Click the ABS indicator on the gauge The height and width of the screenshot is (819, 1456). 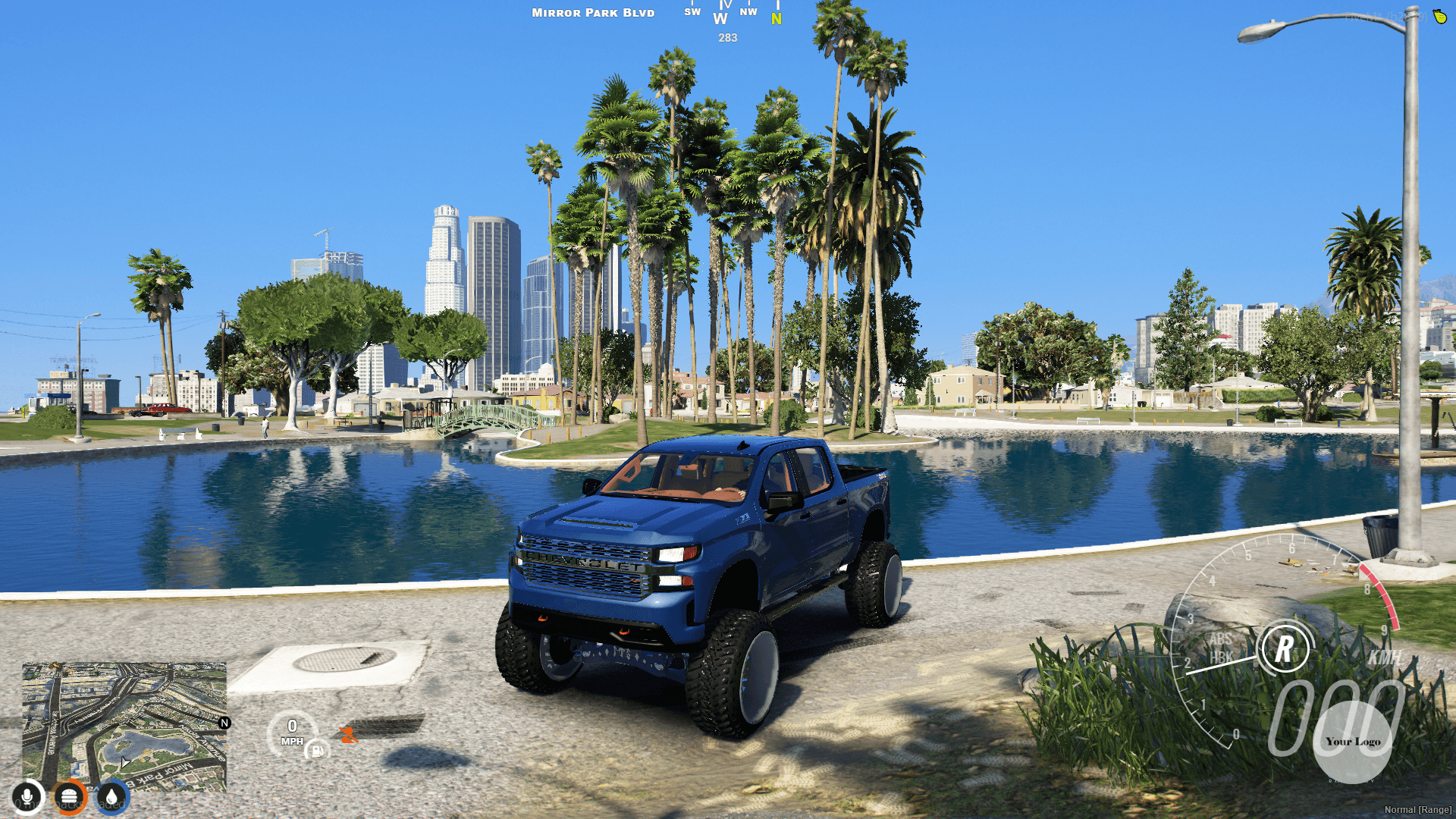[1221, 639]
